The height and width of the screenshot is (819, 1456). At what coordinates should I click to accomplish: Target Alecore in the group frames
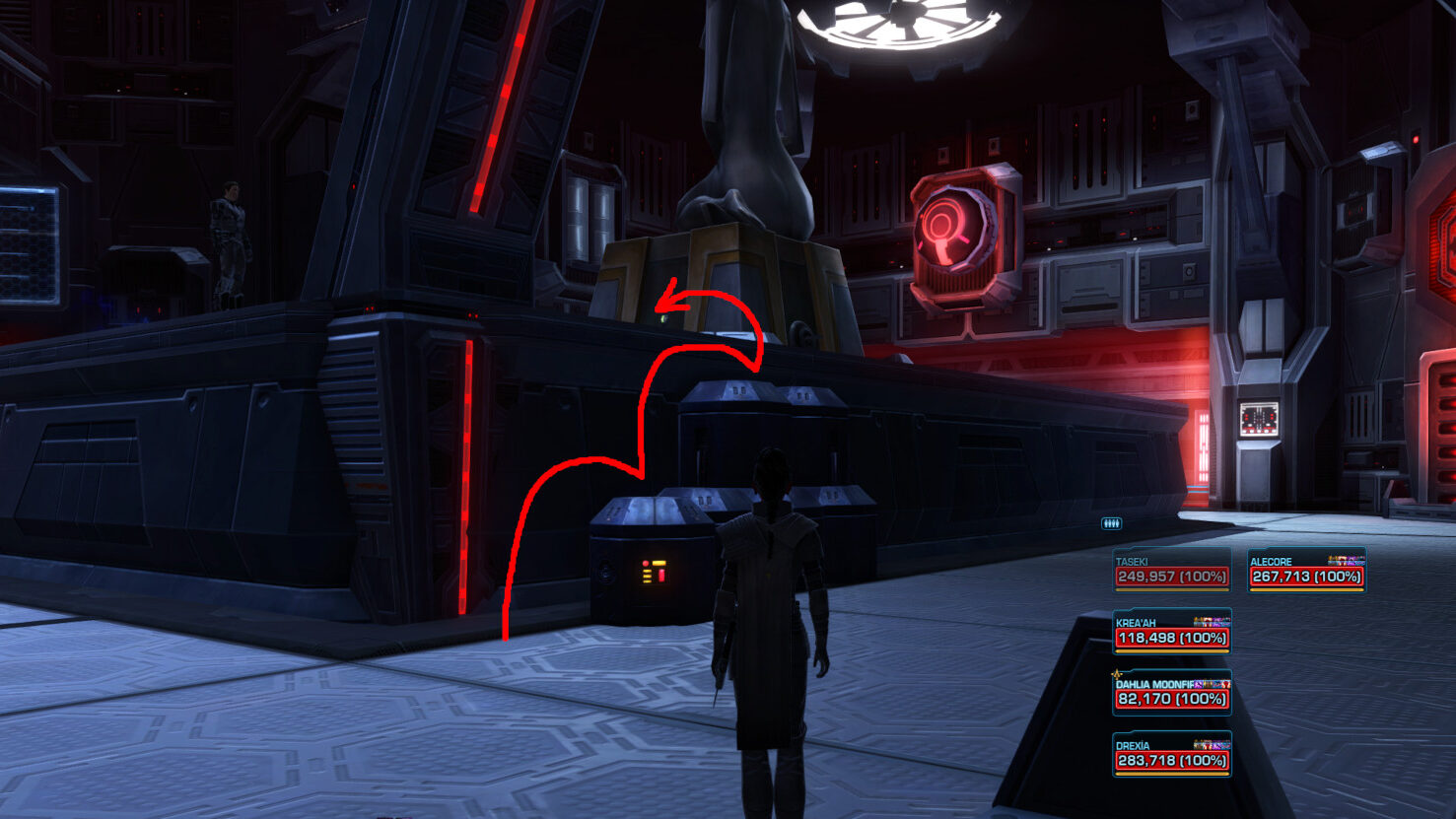(x=1306, y=571)
